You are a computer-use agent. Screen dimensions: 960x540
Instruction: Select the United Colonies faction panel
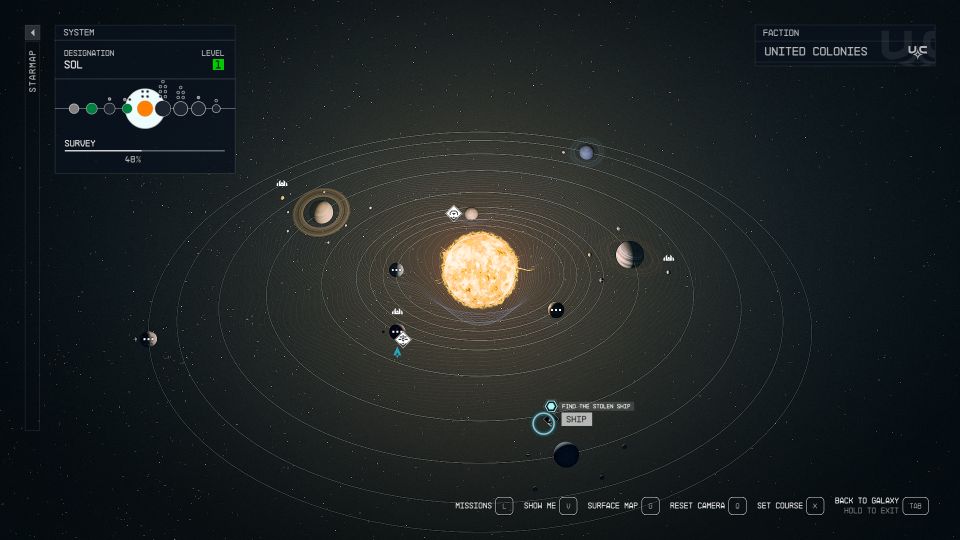pyautogui.click(x=845, y=46)
